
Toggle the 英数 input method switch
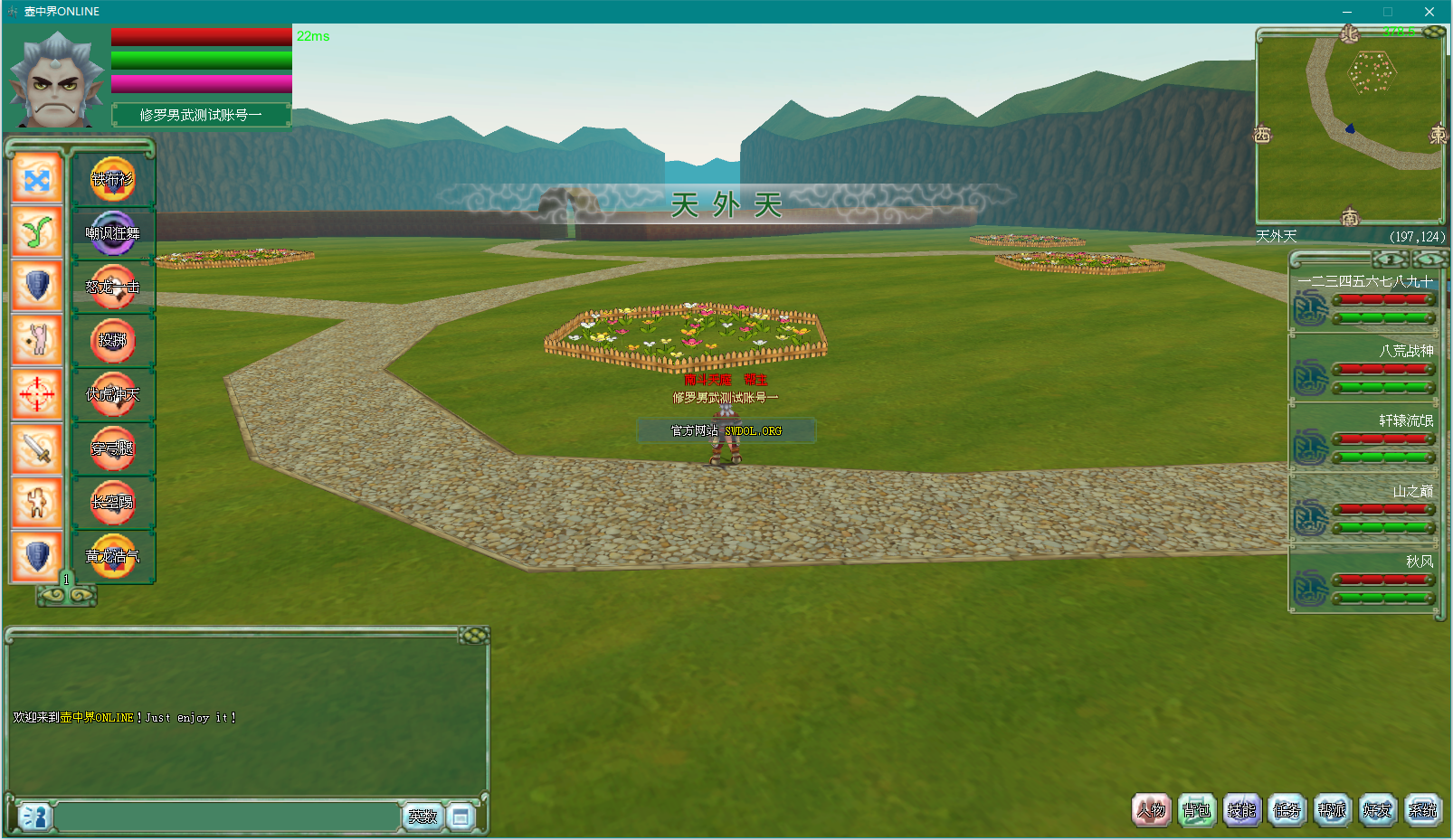[423, 816]
